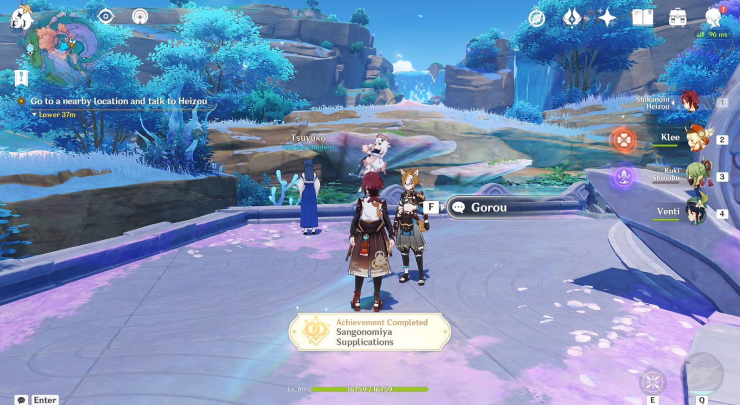Activate the elemental skill button
This screenshot has height=405, width=740.
[x=653, y=380]
